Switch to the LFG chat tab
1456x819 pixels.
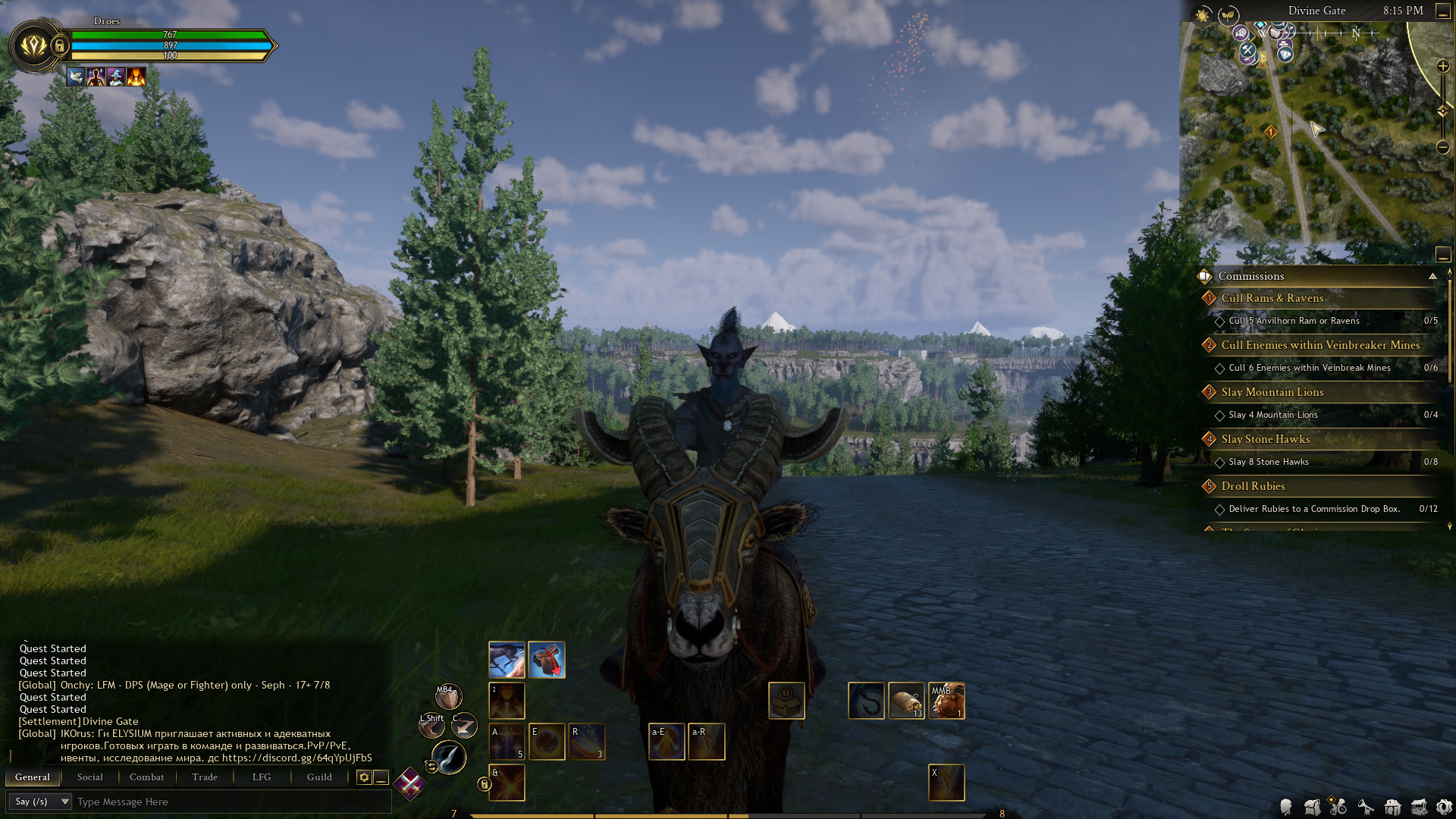262,777
